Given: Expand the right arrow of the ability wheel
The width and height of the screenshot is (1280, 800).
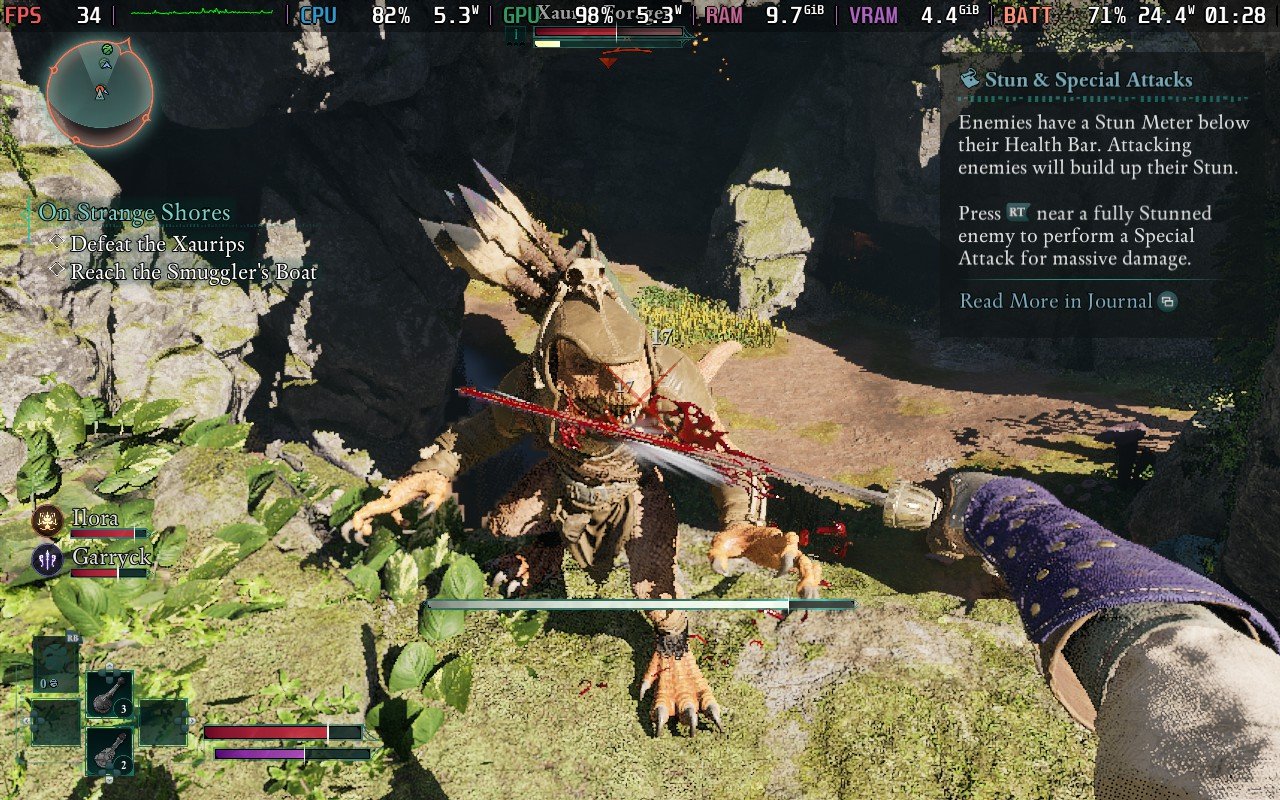Looking at the screenshot, I should 192,720.
